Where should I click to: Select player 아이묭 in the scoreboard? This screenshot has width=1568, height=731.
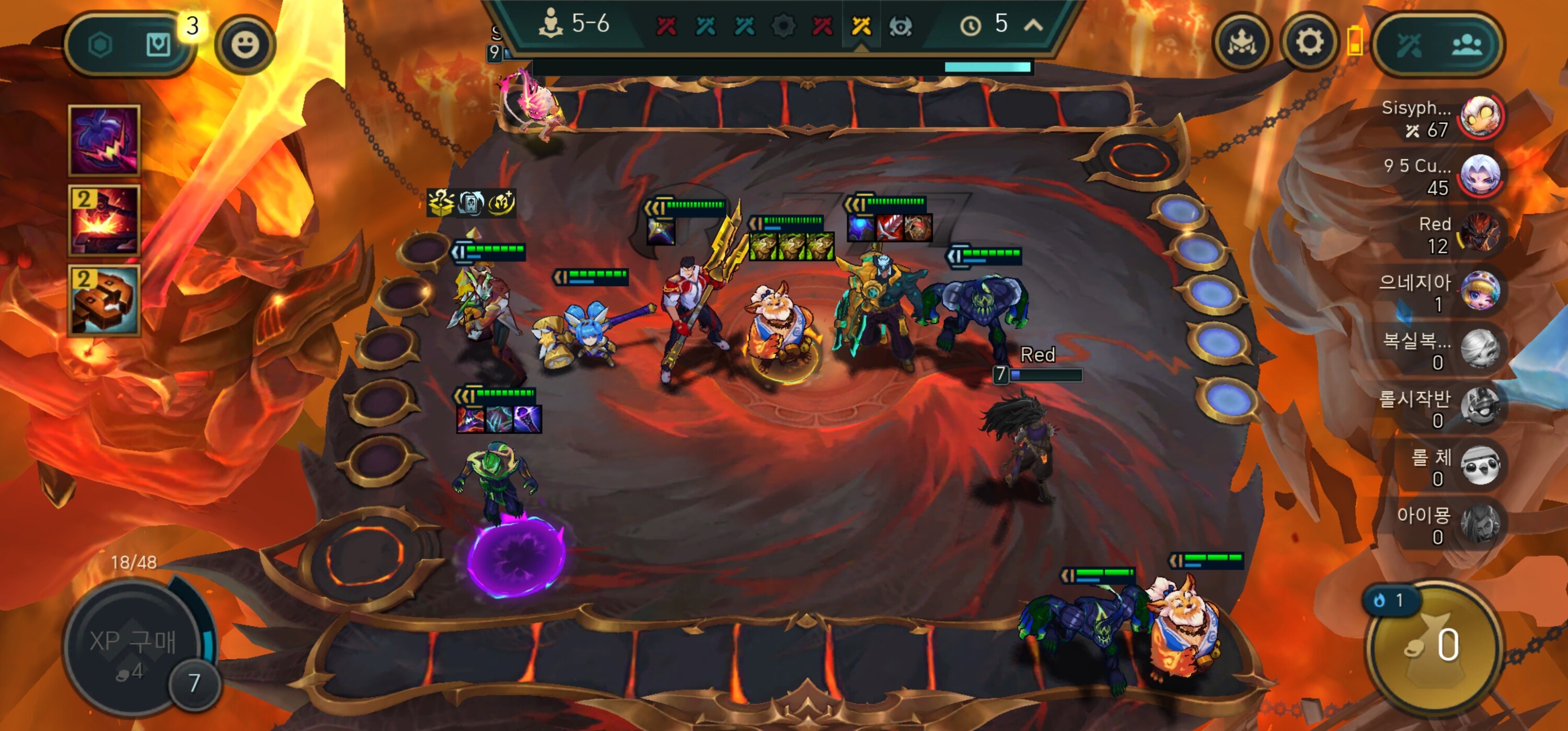[1481, 524]
